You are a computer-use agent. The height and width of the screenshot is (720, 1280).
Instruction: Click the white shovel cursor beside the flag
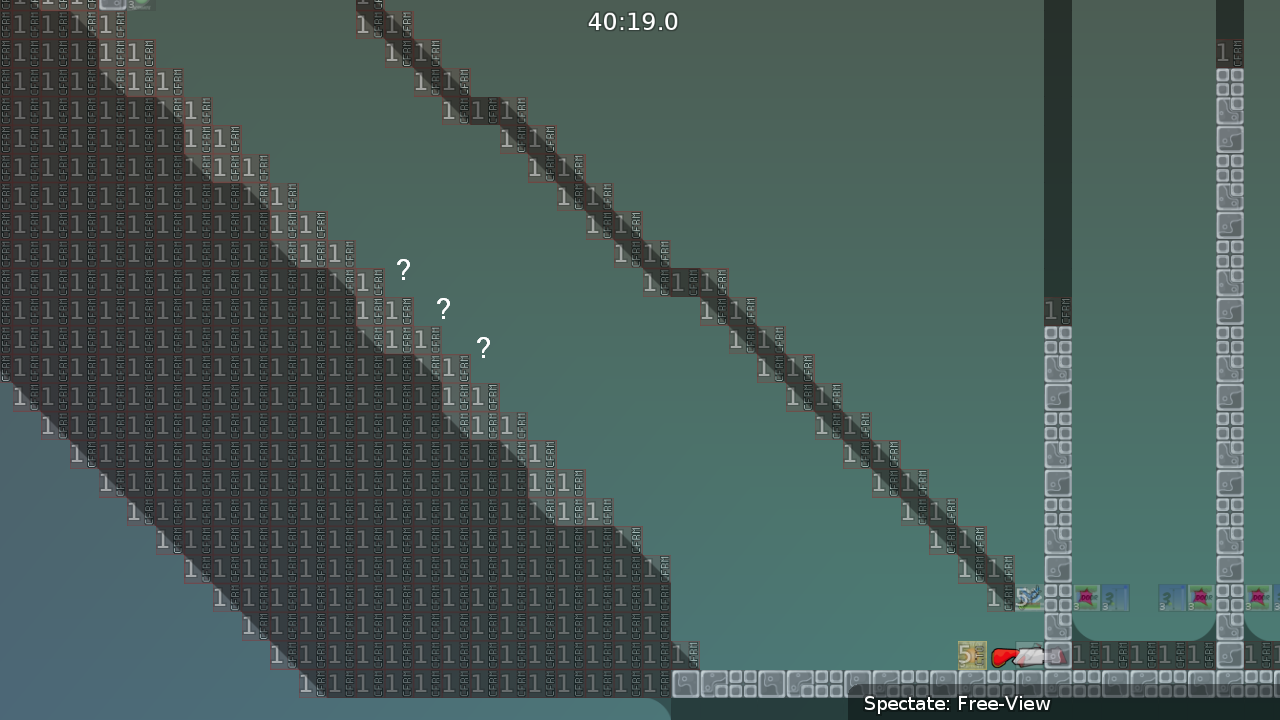pyautogui.click(x=1032, y=656)
